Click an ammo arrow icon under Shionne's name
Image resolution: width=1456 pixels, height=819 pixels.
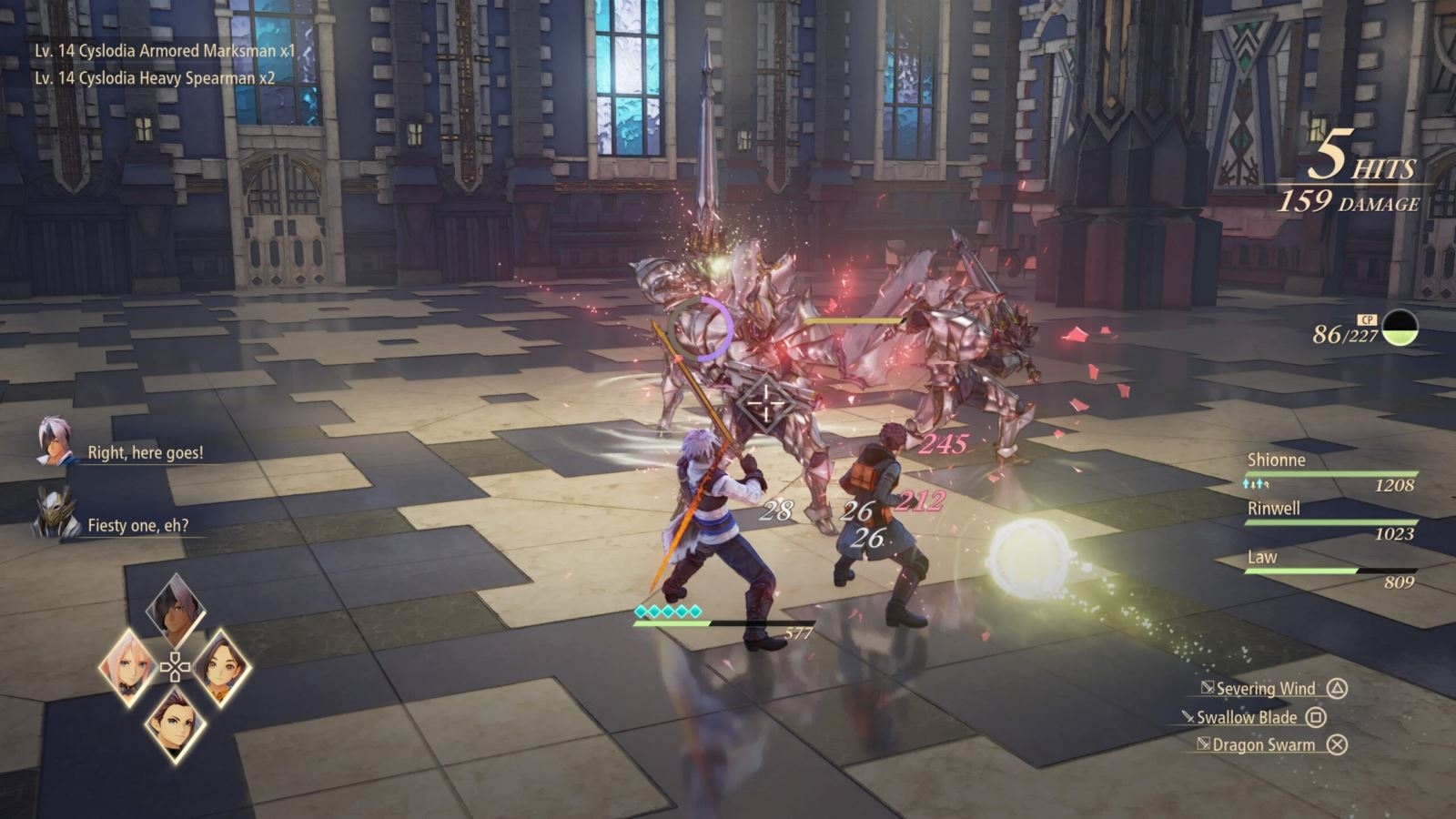1254,483
